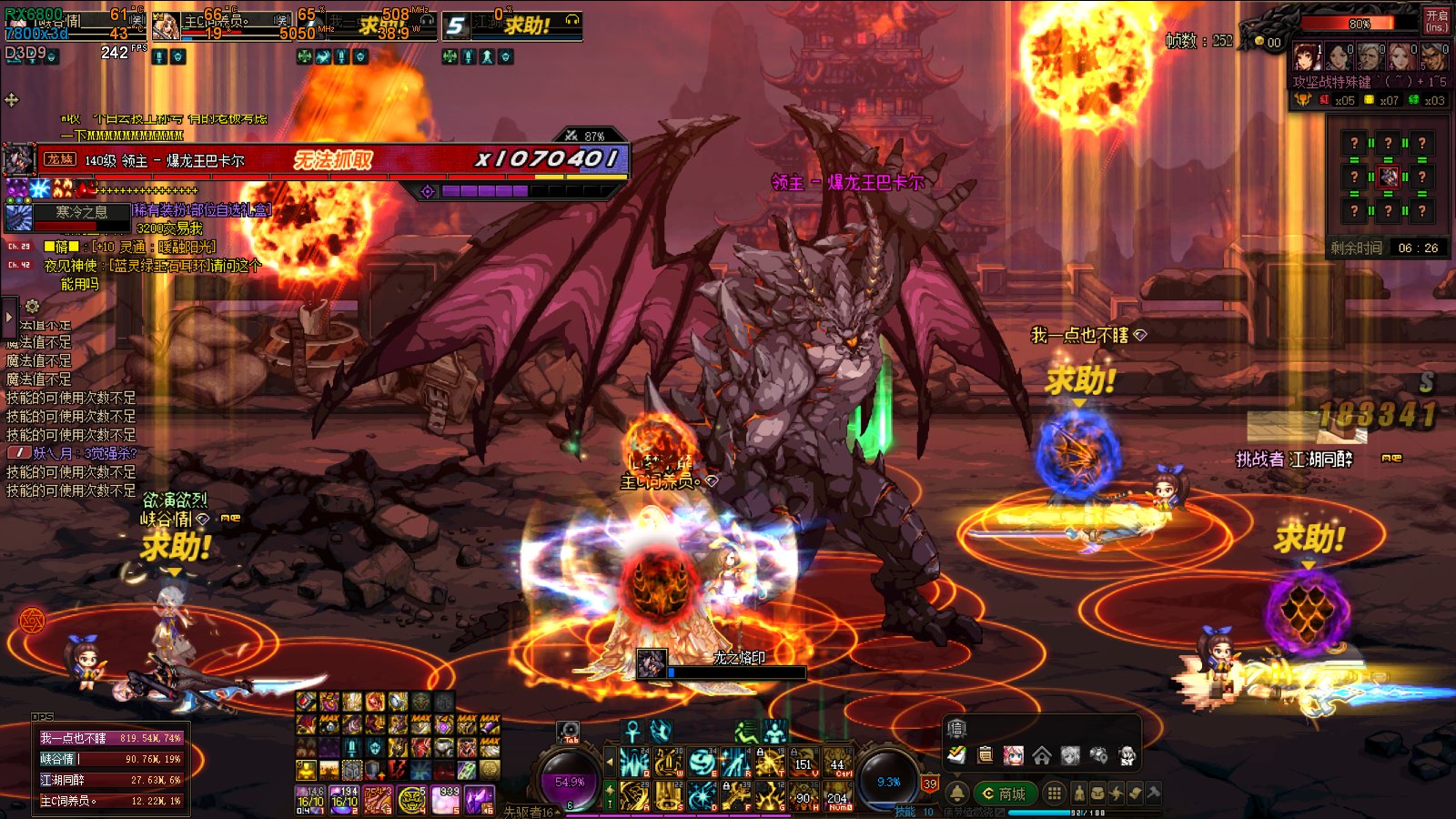The image size is (1456, 819).
Task: Click the green checkmark checklist icon
Action: point(956,755)
